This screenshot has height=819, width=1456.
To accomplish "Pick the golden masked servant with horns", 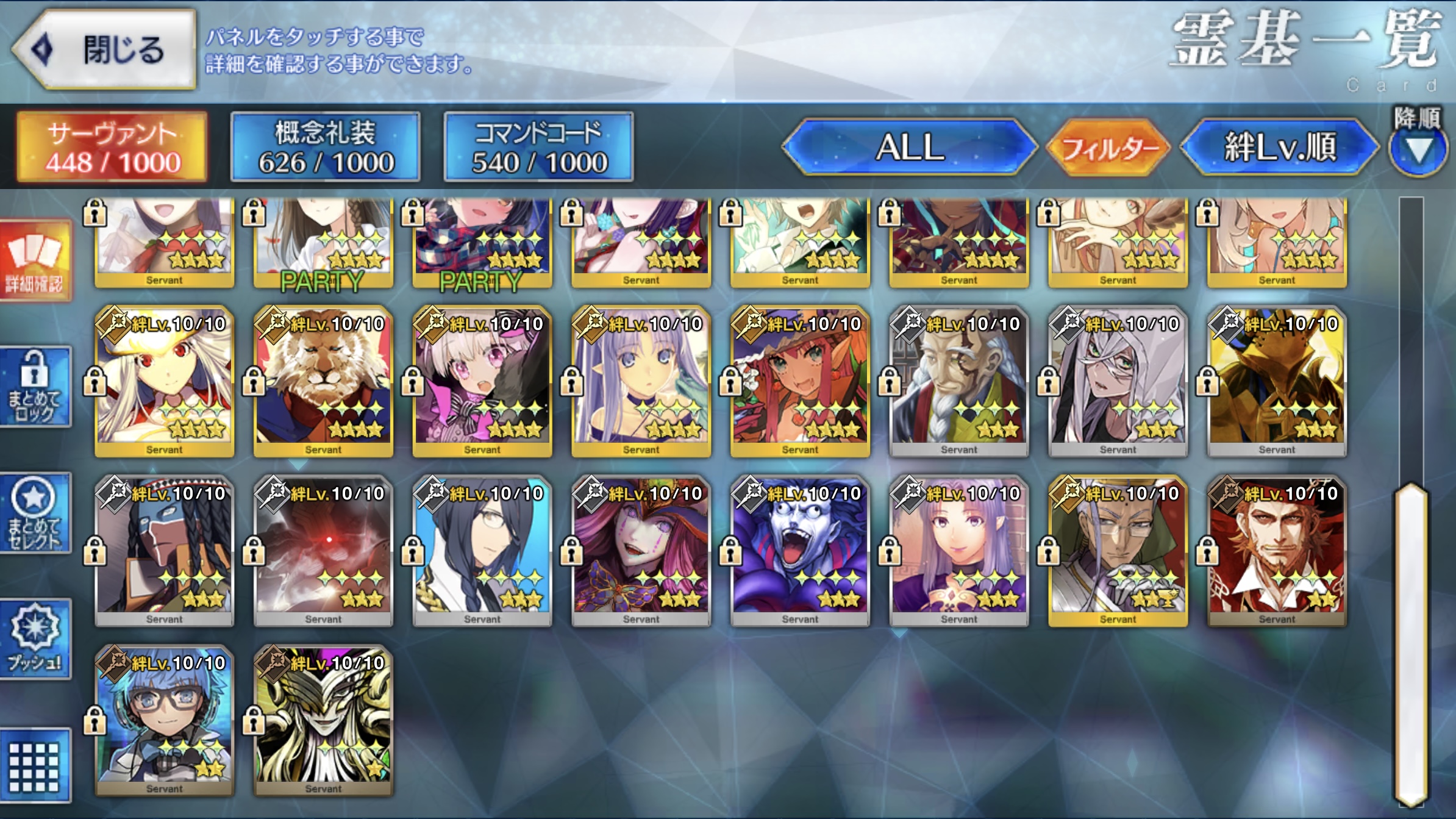I will point(323,721).
